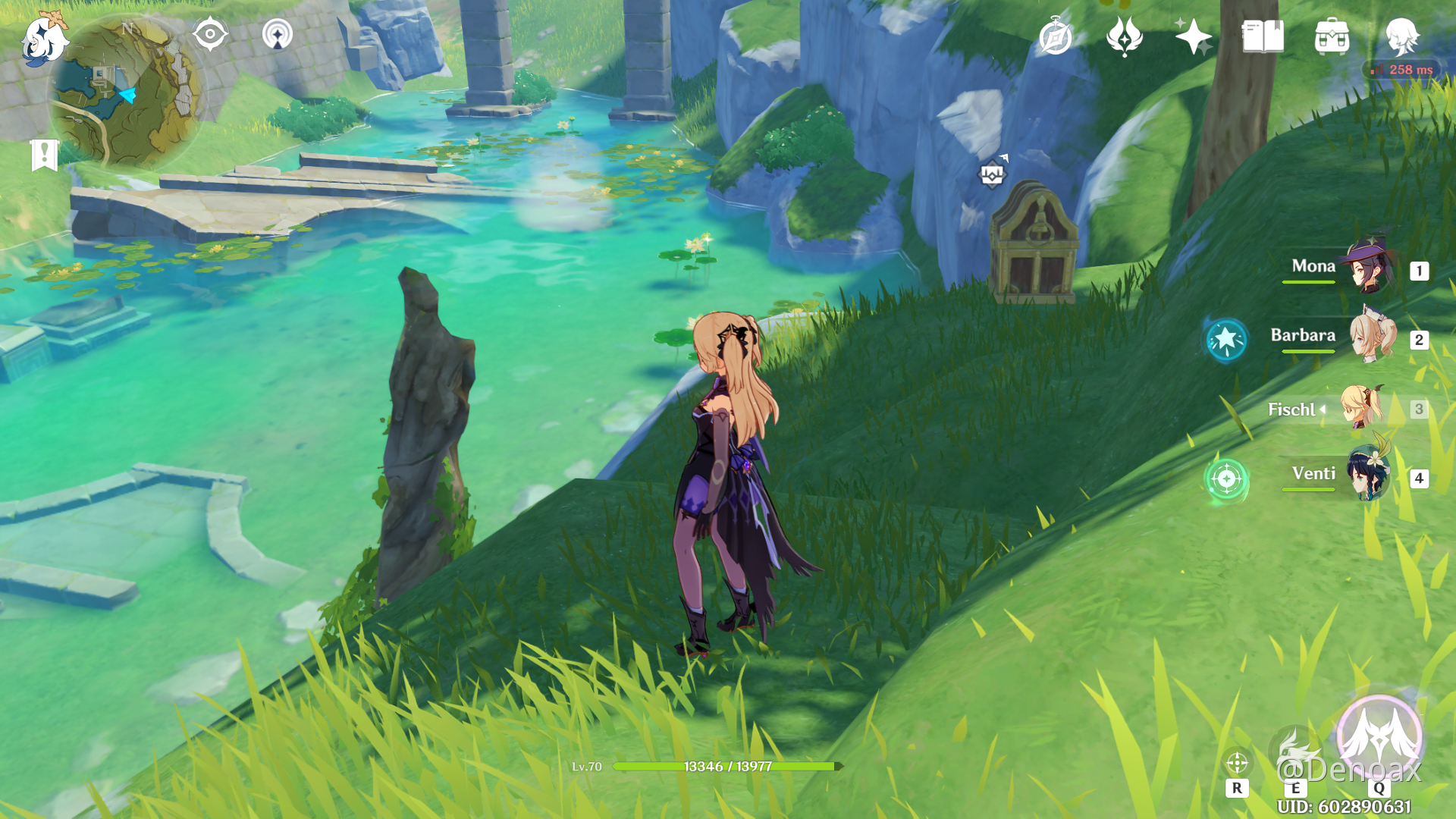The image size is (1456, 819).
Task: Use Fischl's Elemental Skill raven icon
Action: pyautogui.click(x=1294, y=751)
